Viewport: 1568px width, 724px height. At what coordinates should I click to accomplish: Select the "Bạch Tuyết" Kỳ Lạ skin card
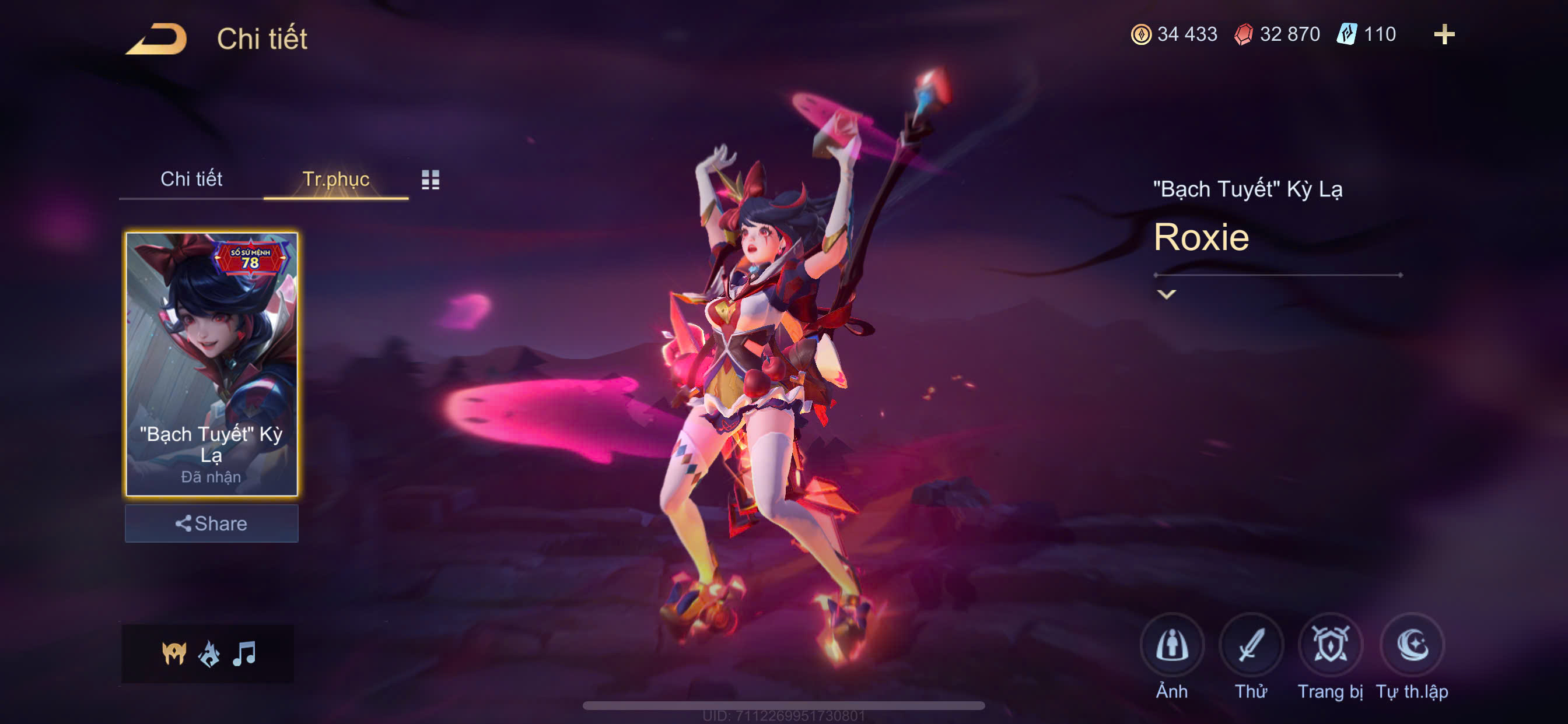[211, 364]
